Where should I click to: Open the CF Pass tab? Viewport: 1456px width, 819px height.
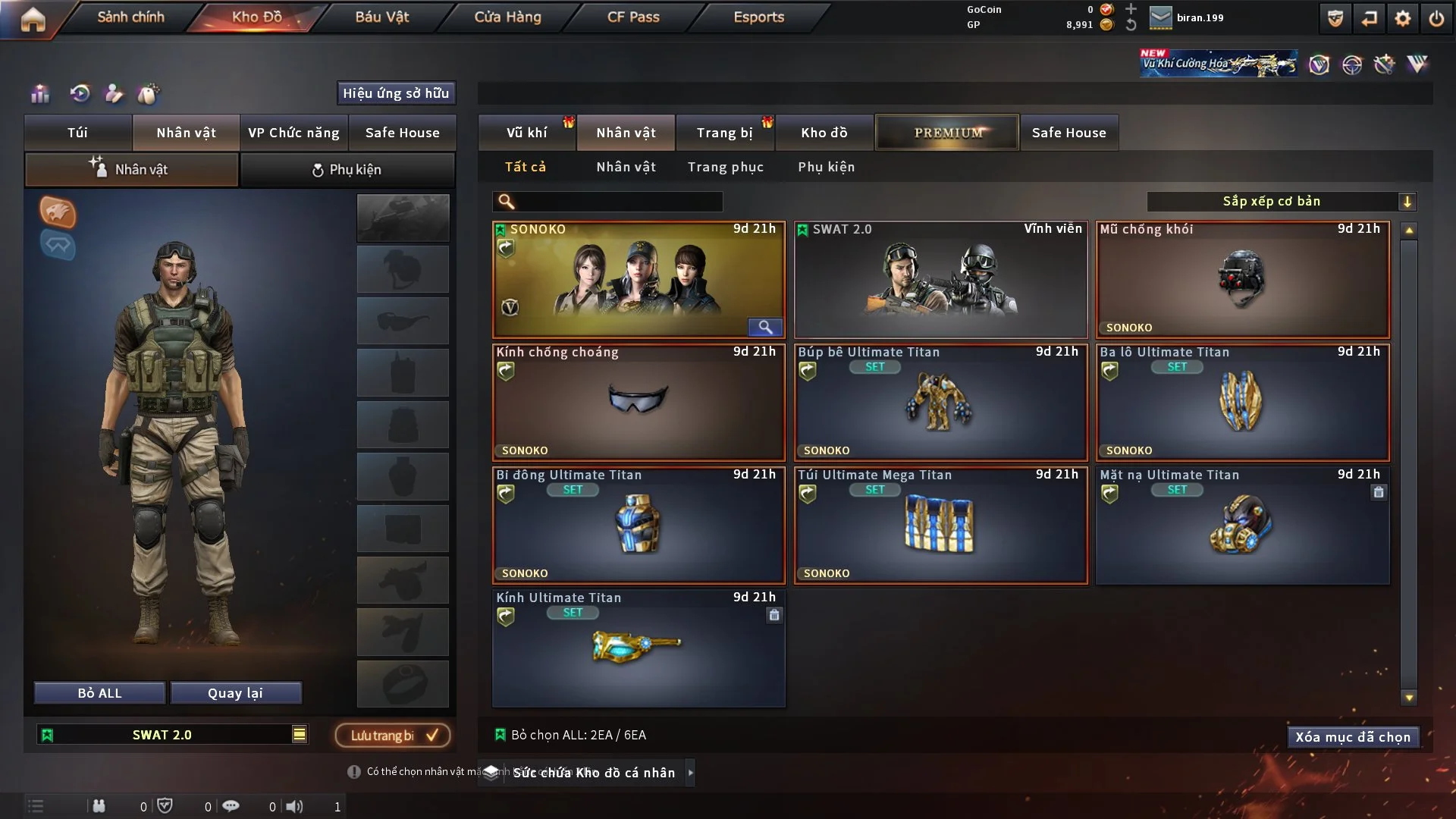[633, 17]
